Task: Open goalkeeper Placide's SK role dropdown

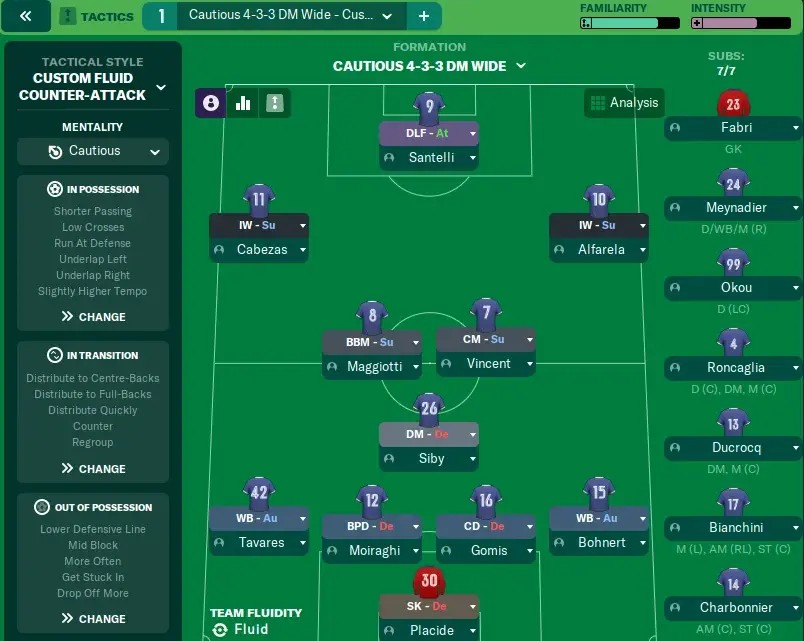Action: click(x=428, y=606)
